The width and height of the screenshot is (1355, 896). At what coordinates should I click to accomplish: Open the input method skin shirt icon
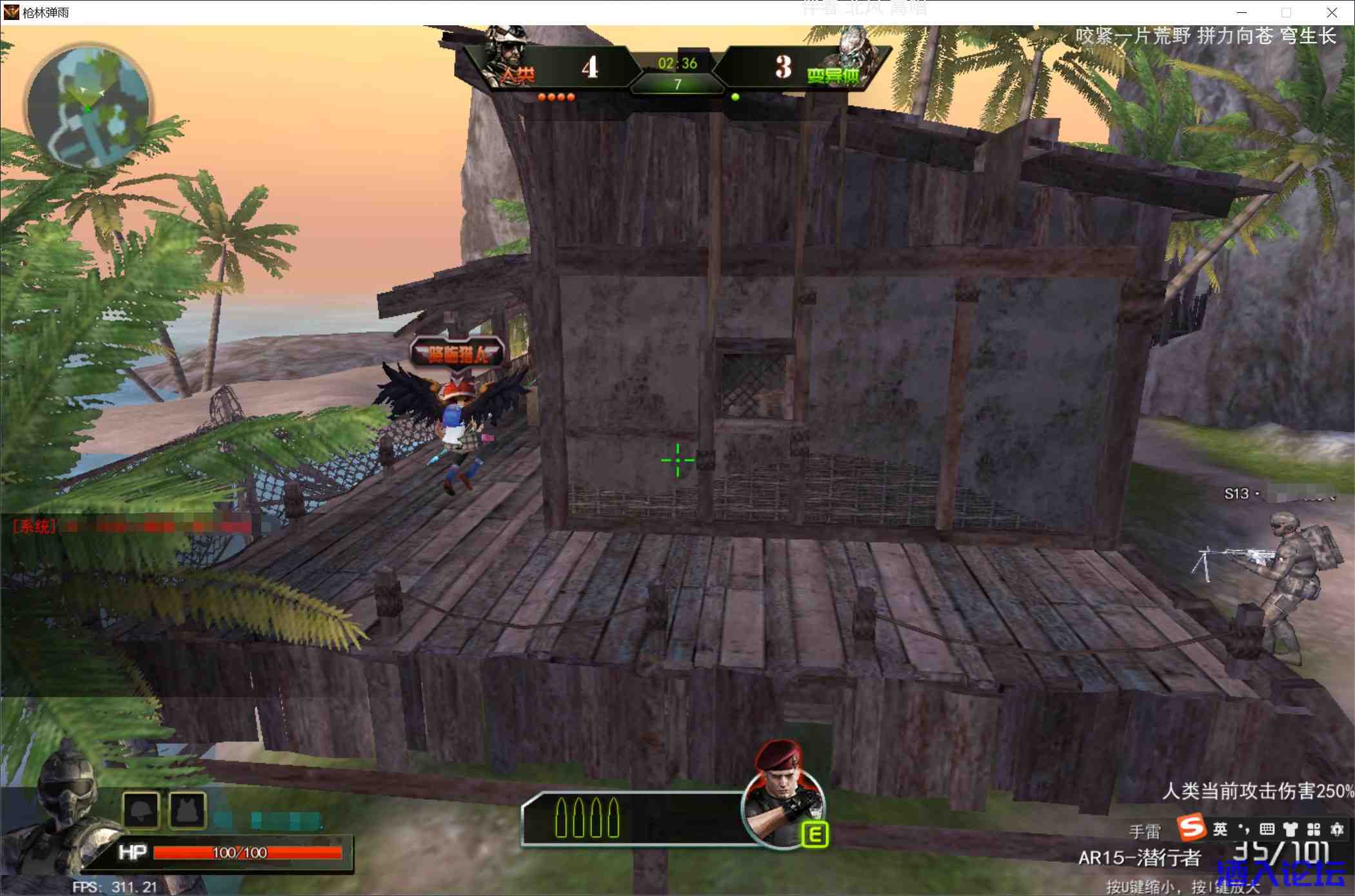coord(1290,829)
